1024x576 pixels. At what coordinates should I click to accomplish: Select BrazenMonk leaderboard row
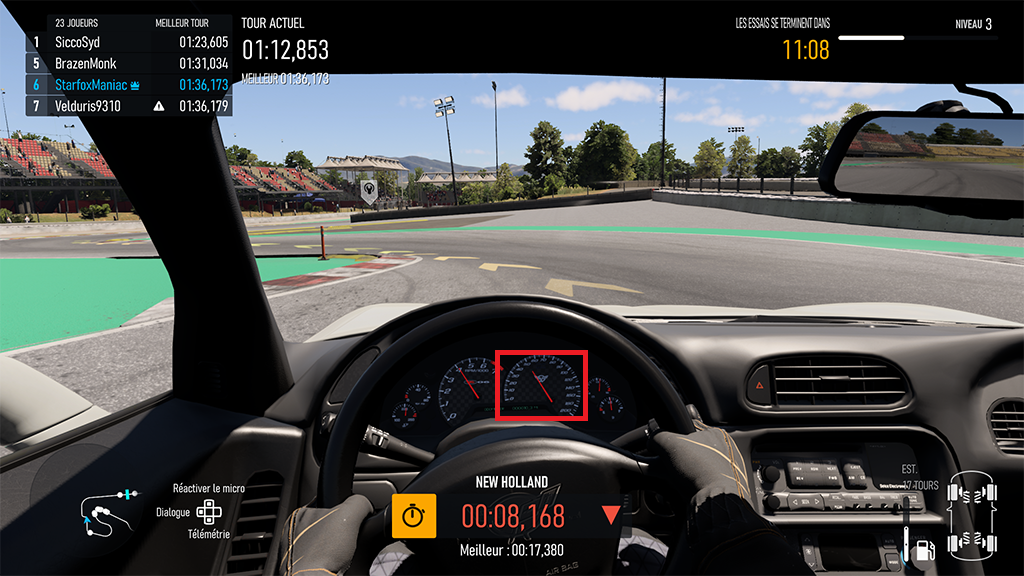coord(130,63)
